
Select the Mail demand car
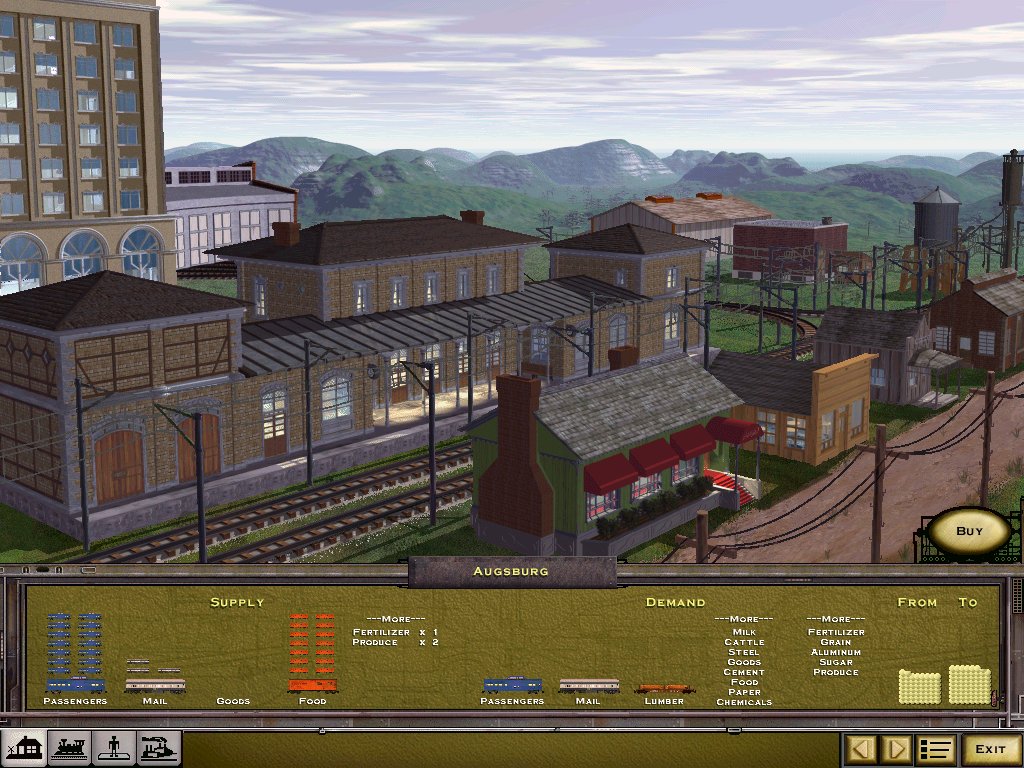click(x=588, y=685)
